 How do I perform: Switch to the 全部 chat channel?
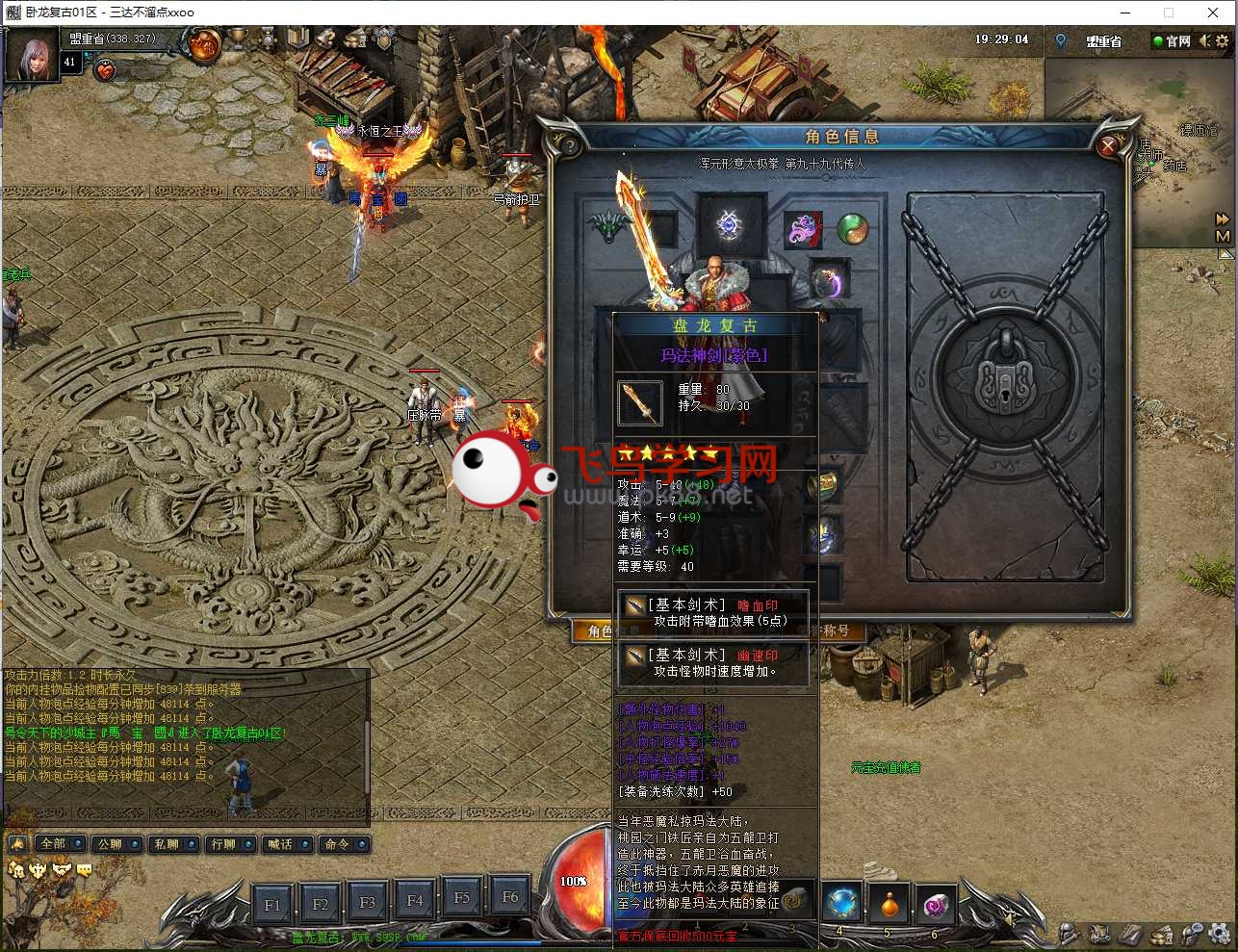60,844
